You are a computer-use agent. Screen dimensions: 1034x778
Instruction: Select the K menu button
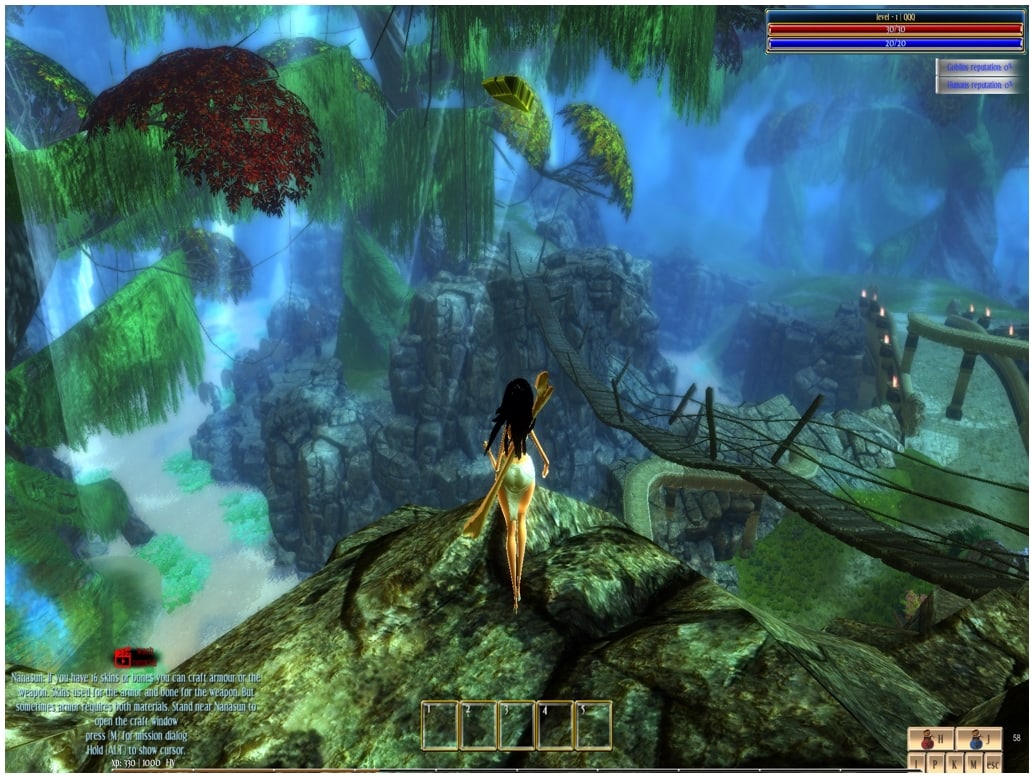pos(955,764)
